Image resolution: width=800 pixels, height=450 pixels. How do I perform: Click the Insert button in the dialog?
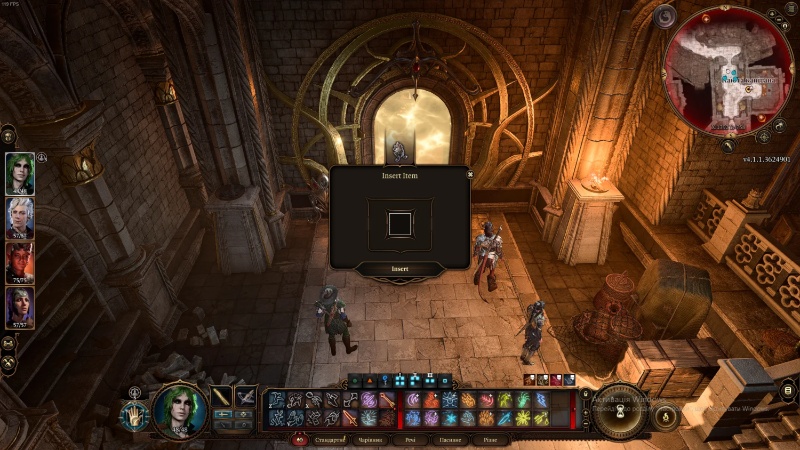tap(400, 269)
